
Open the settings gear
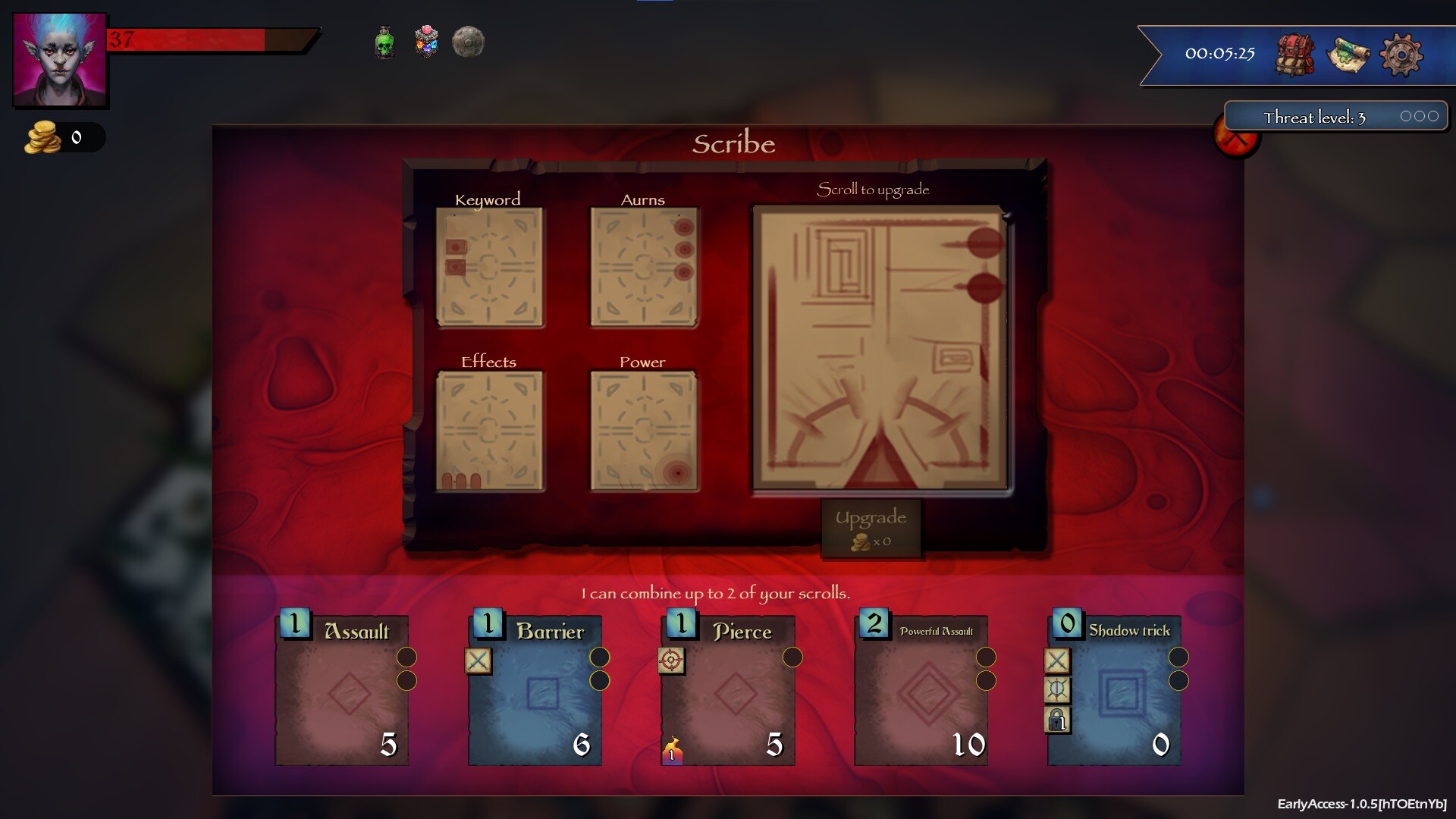[1403, 54]
